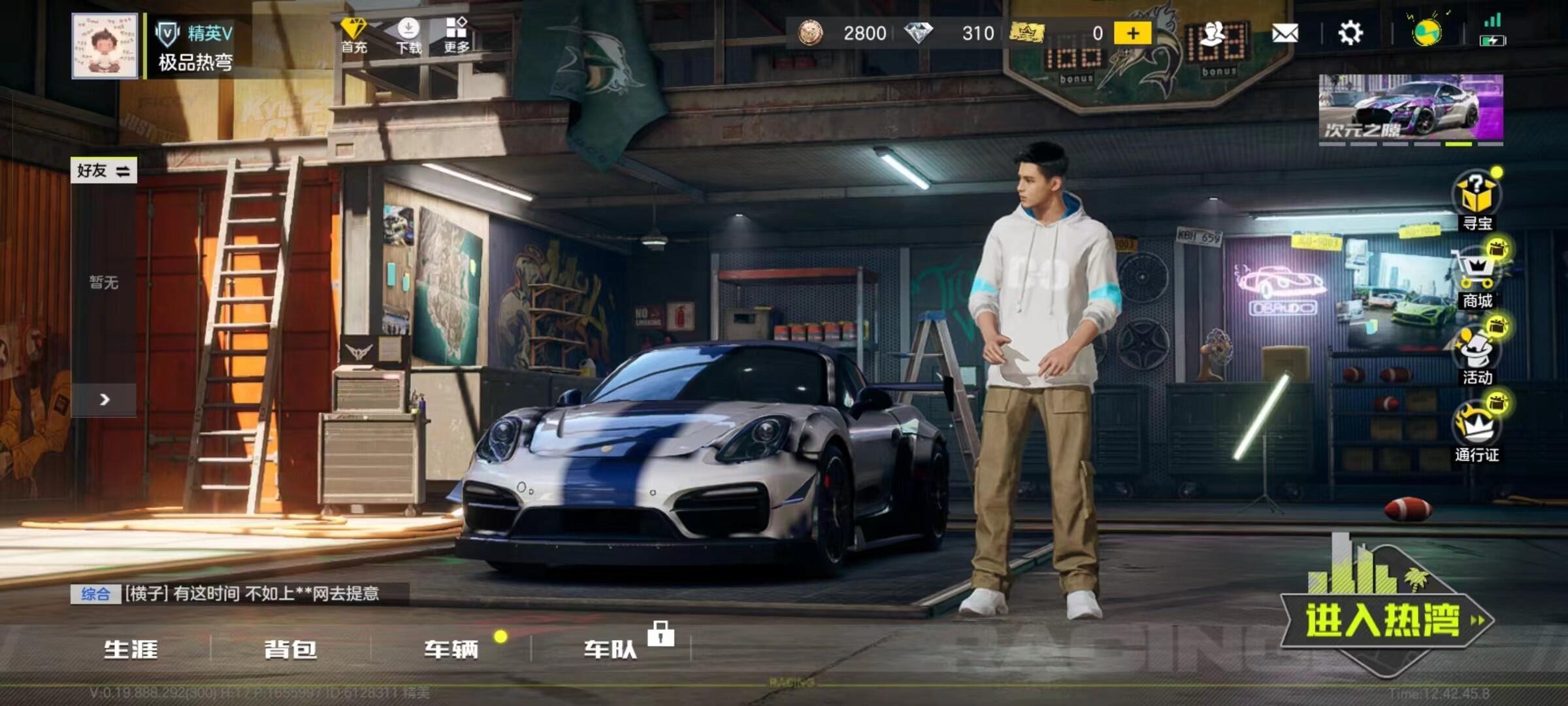Go to the 商城 shop
1568x706 pixels.
coord(1477,278)
